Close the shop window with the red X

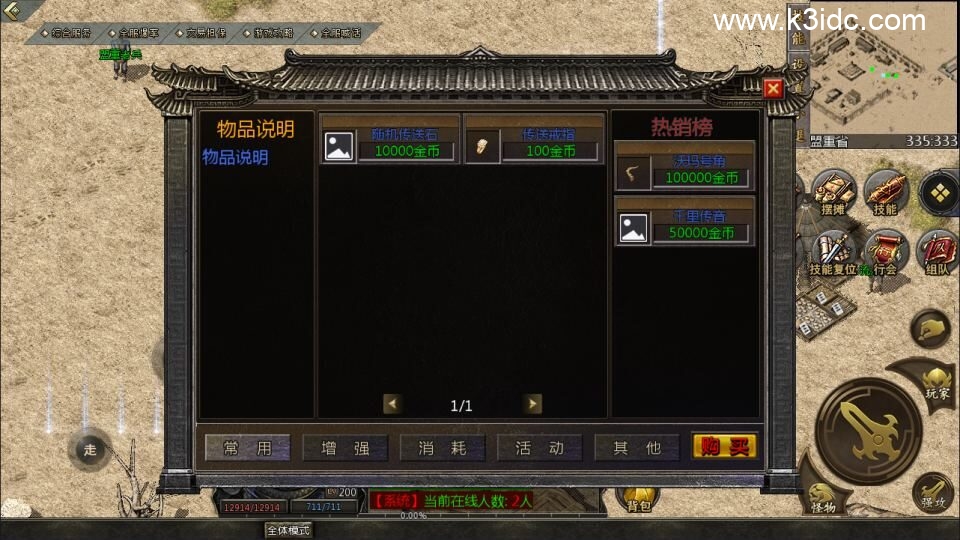click(772, 89)
